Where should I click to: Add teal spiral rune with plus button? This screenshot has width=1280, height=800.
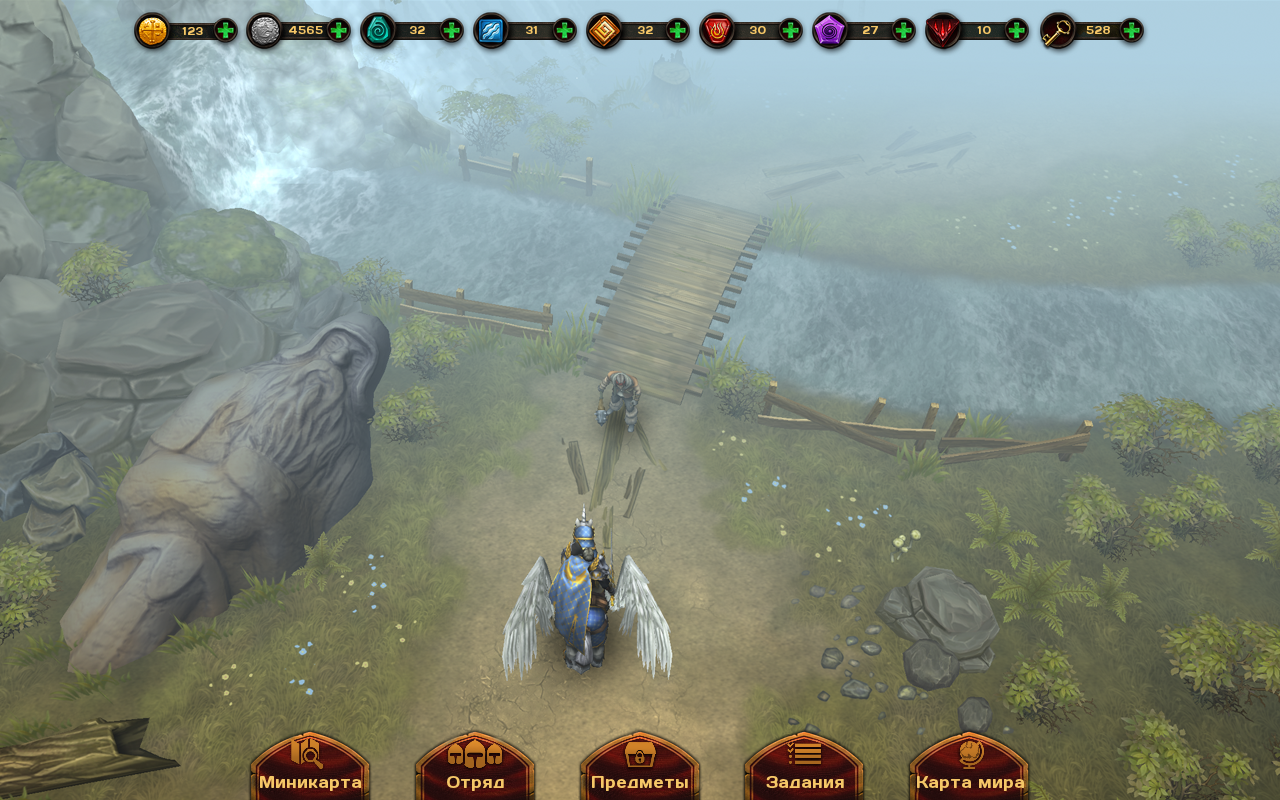452,30
